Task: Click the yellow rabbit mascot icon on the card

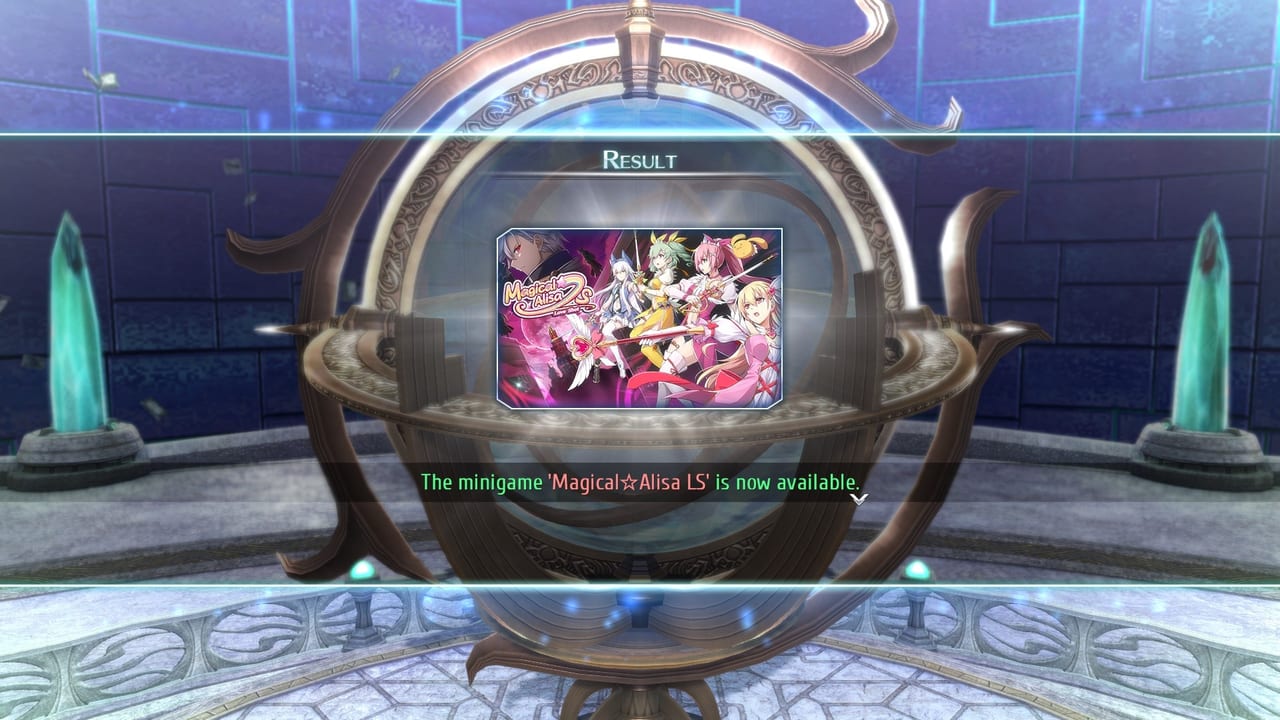Action: click(x=741, y=245)
